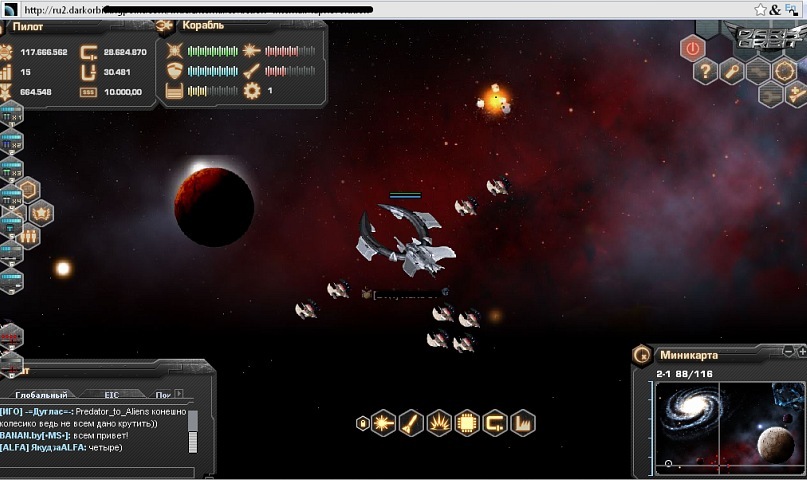The width and height of the screenshot is (807, 480).
Task: Click the red power logout button
Action: coord(693,47)
